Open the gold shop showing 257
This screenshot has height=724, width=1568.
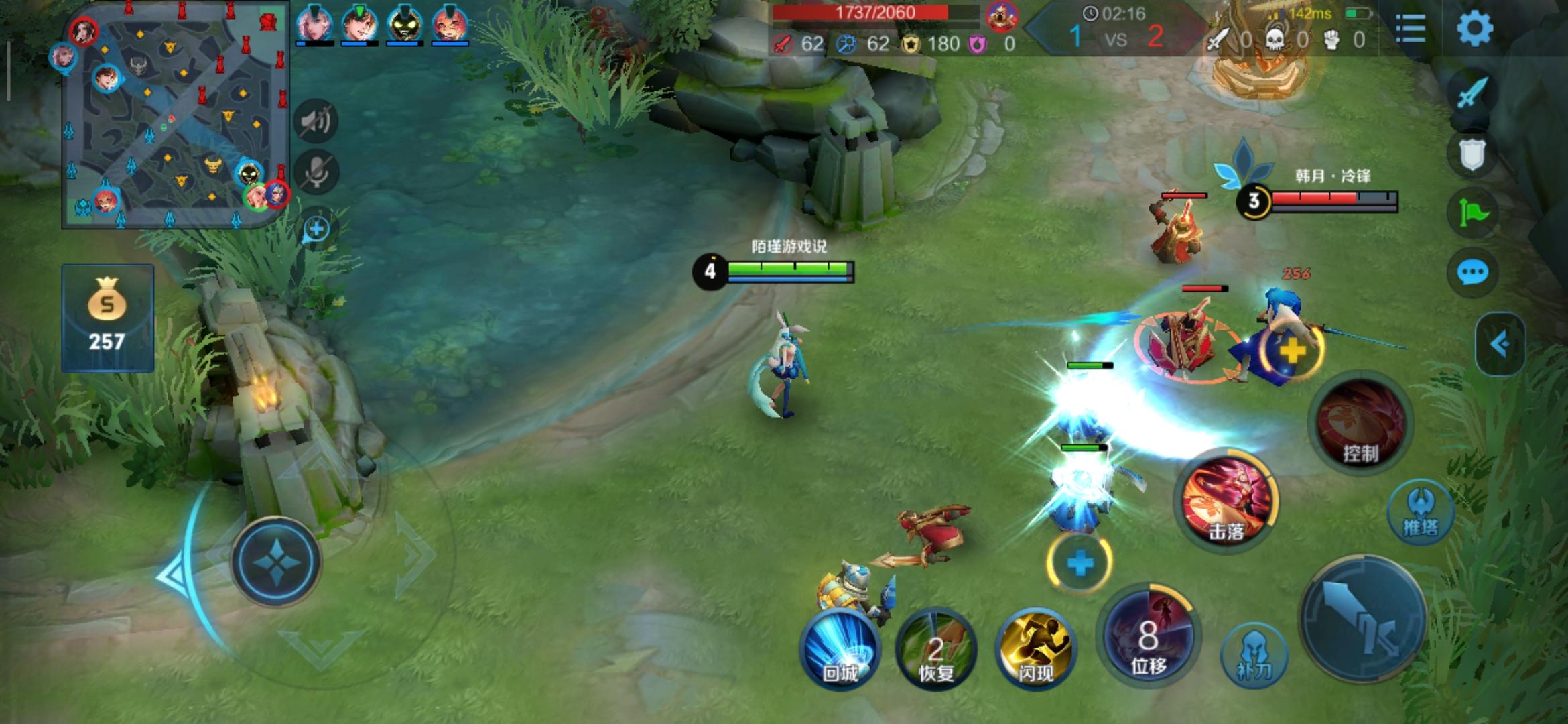coord(107,318)
